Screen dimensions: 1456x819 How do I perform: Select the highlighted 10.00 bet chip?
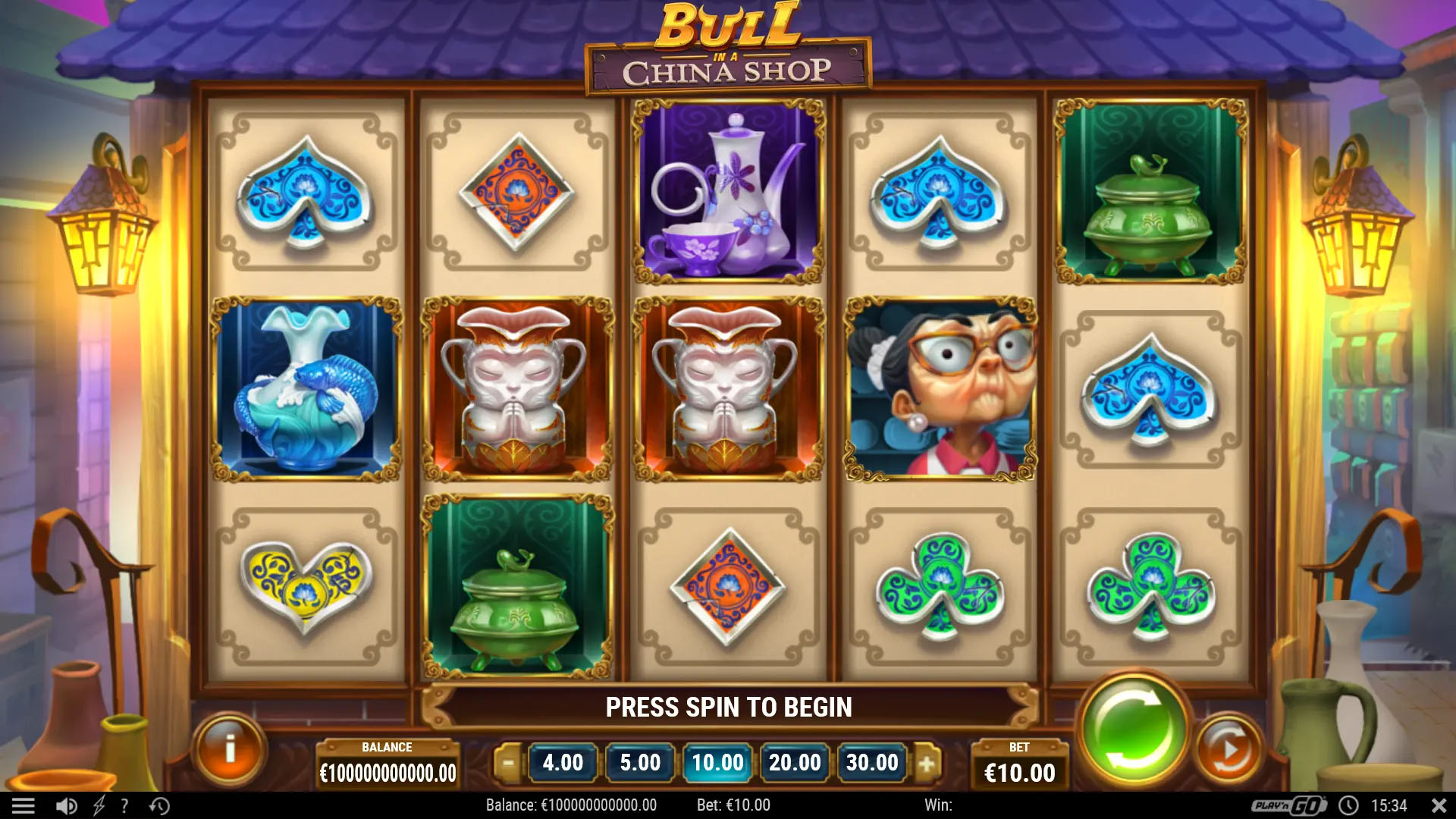[717, 762]
